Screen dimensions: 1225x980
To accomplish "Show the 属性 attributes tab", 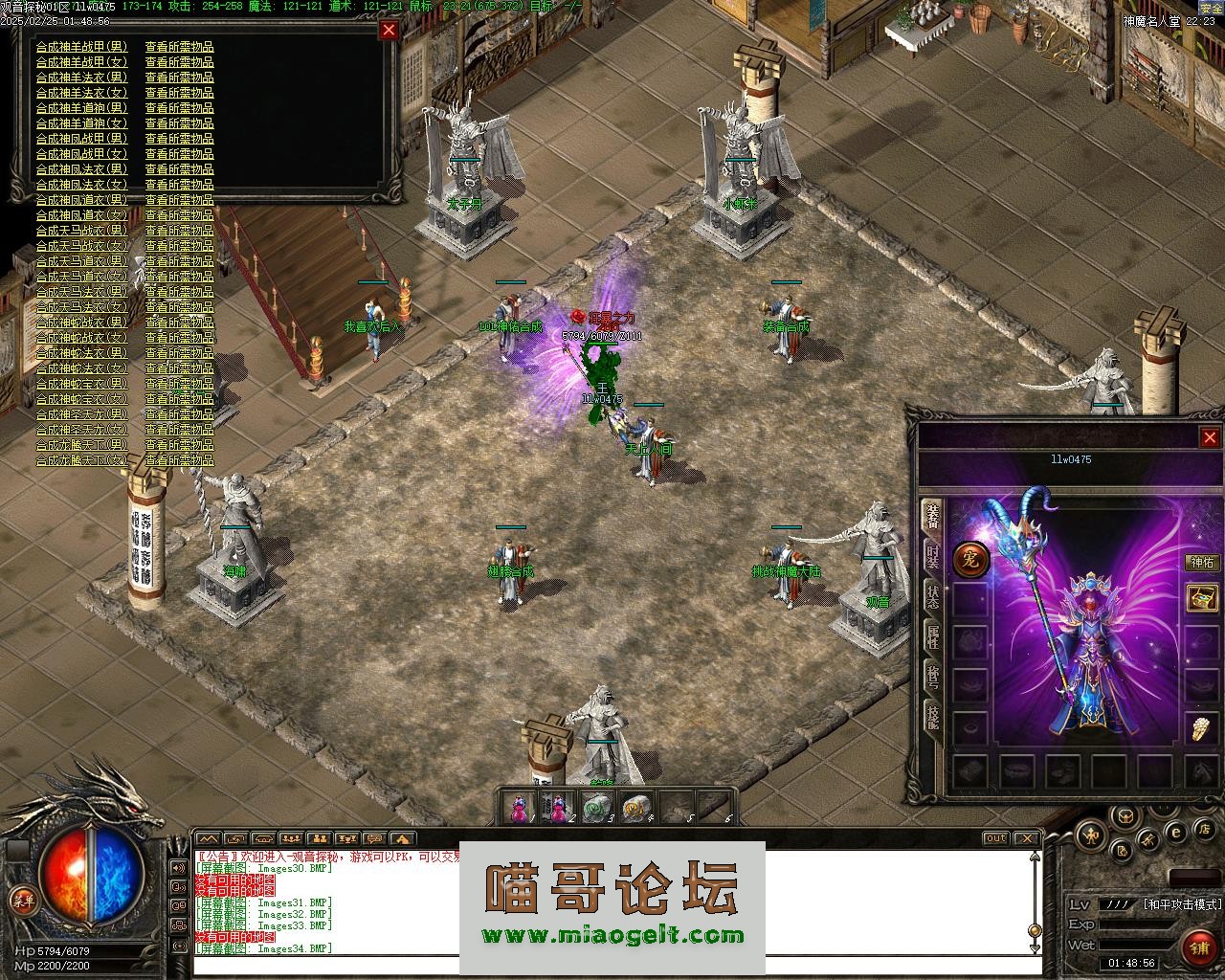I will 932,636.
